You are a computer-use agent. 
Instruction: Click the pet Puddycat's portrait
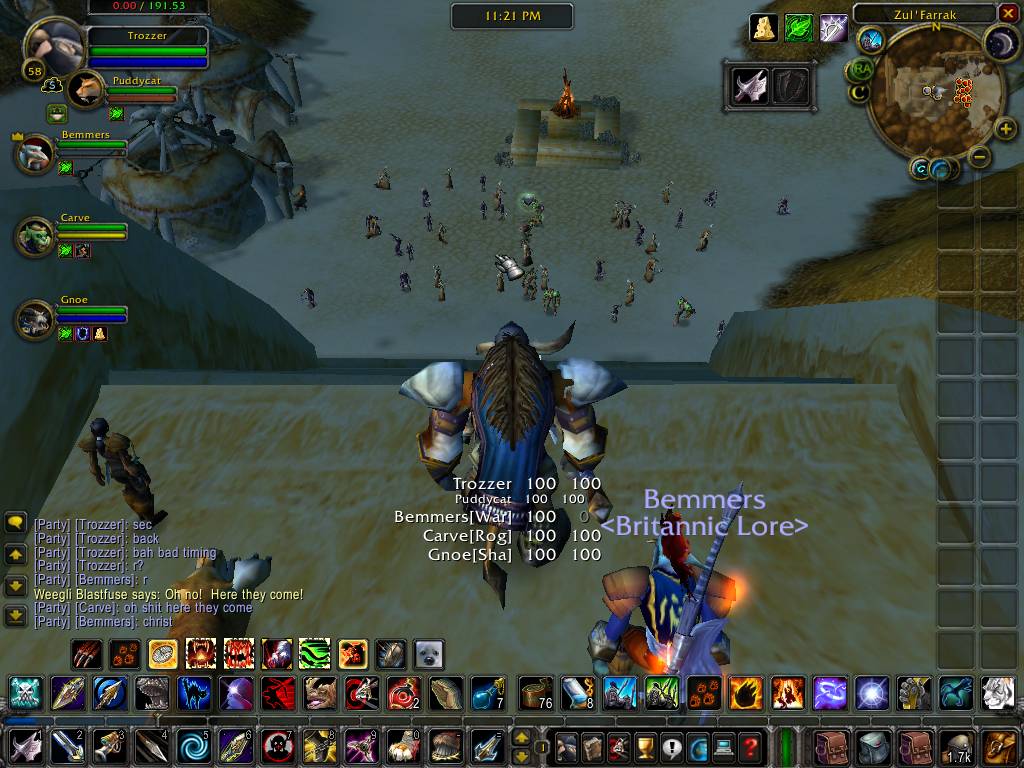tap(88, 89)
